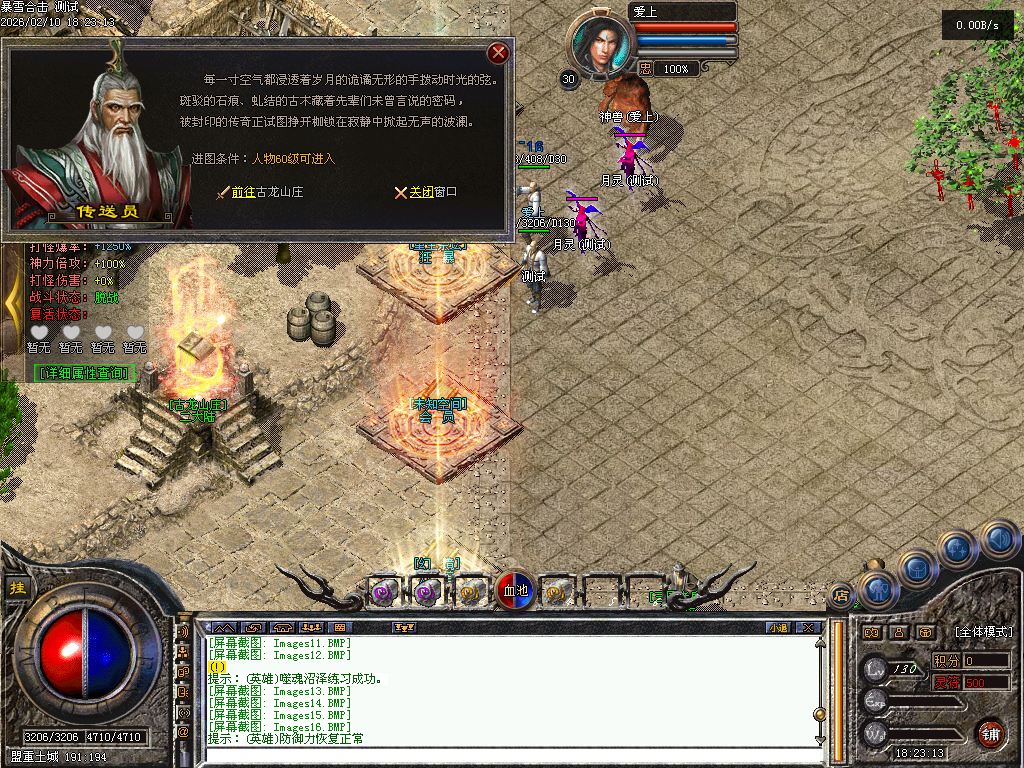1024x768 pixels.
Task: Switch attack mode via 全体模式 label
Action: (983, 632)
